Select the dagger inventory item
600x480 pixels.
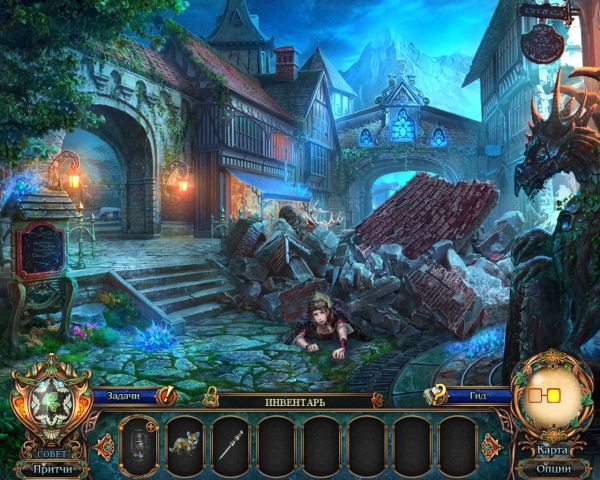click(x=230, y=440)
